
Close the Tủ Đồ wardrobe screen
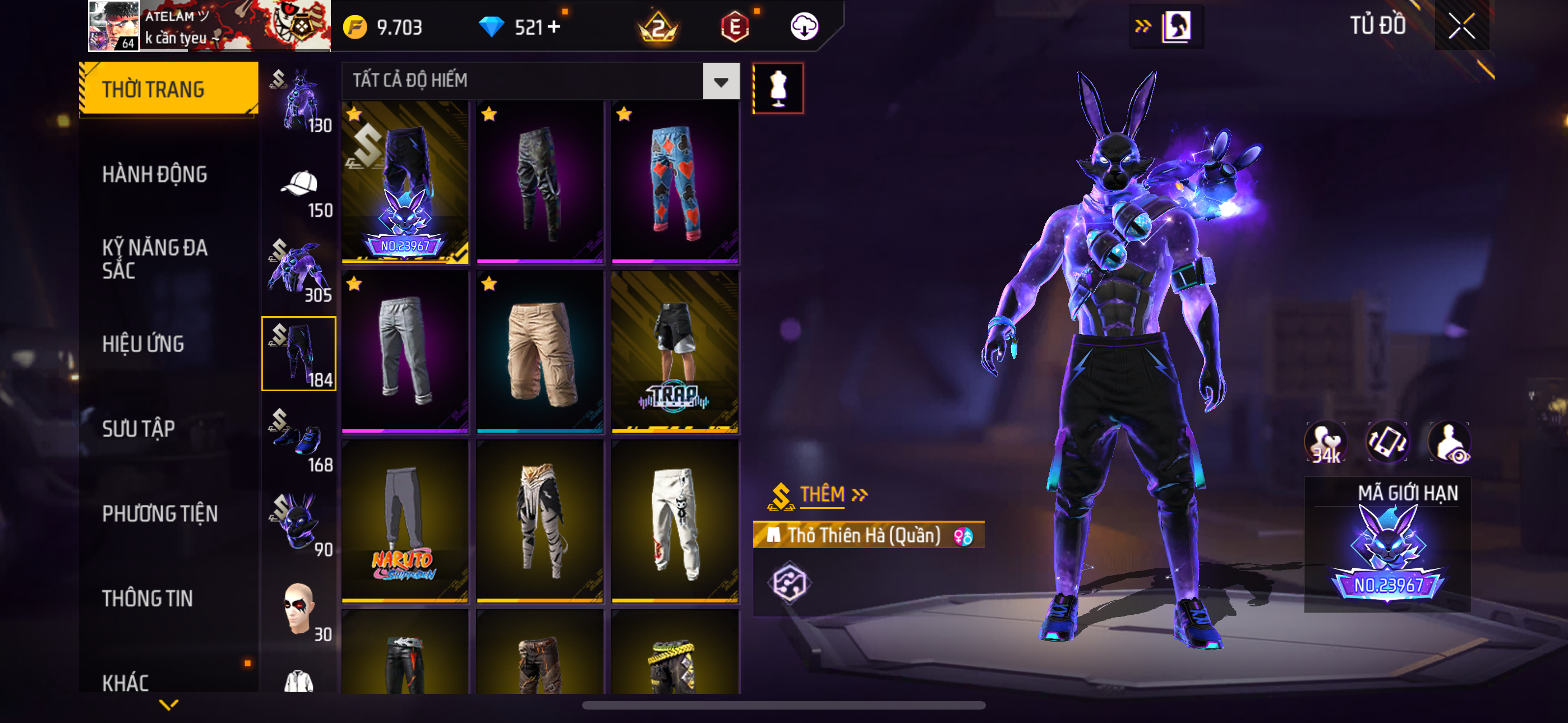(1461, 26)
